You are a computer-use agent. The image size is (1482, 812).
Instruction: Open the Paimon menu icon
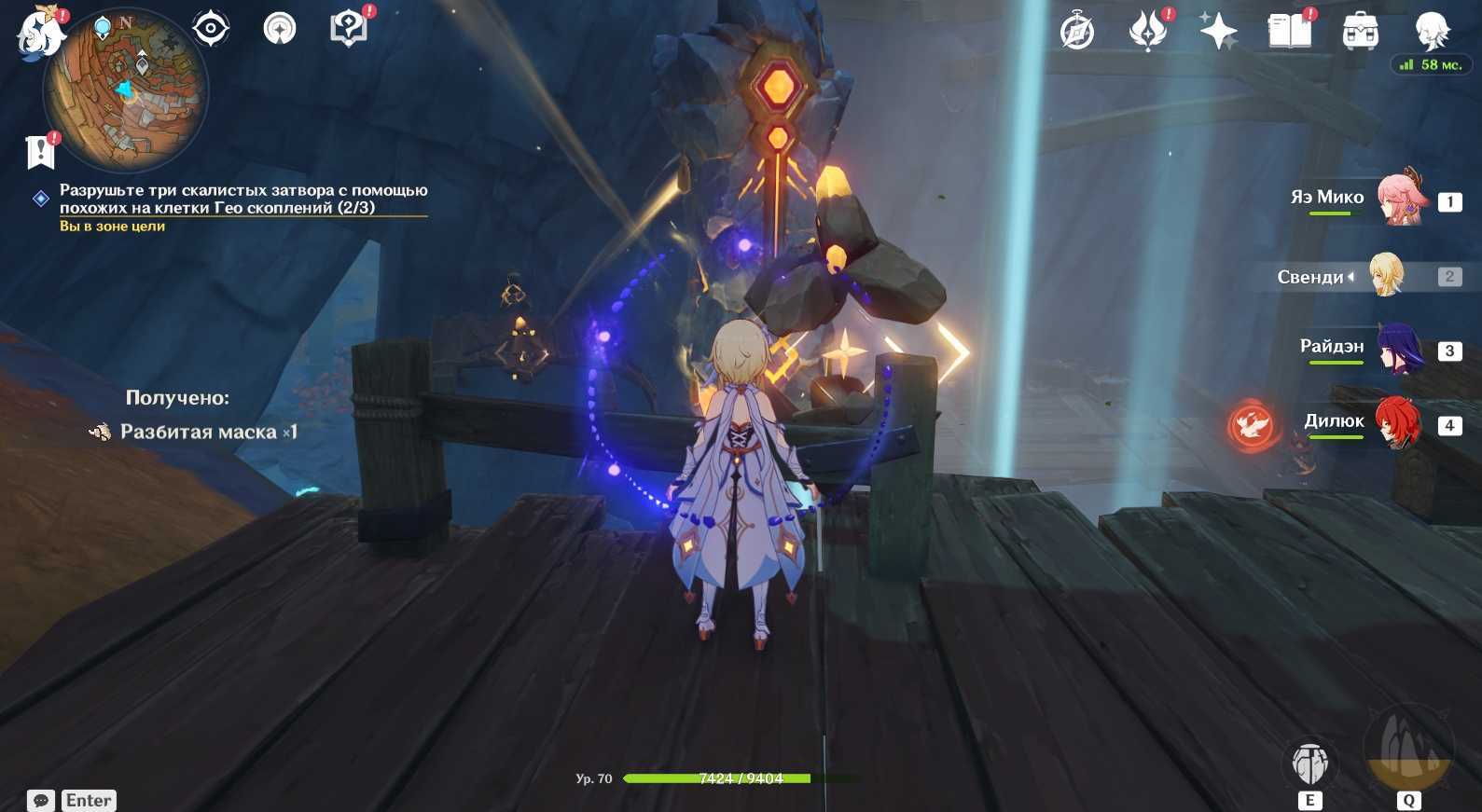pos(41,34)
